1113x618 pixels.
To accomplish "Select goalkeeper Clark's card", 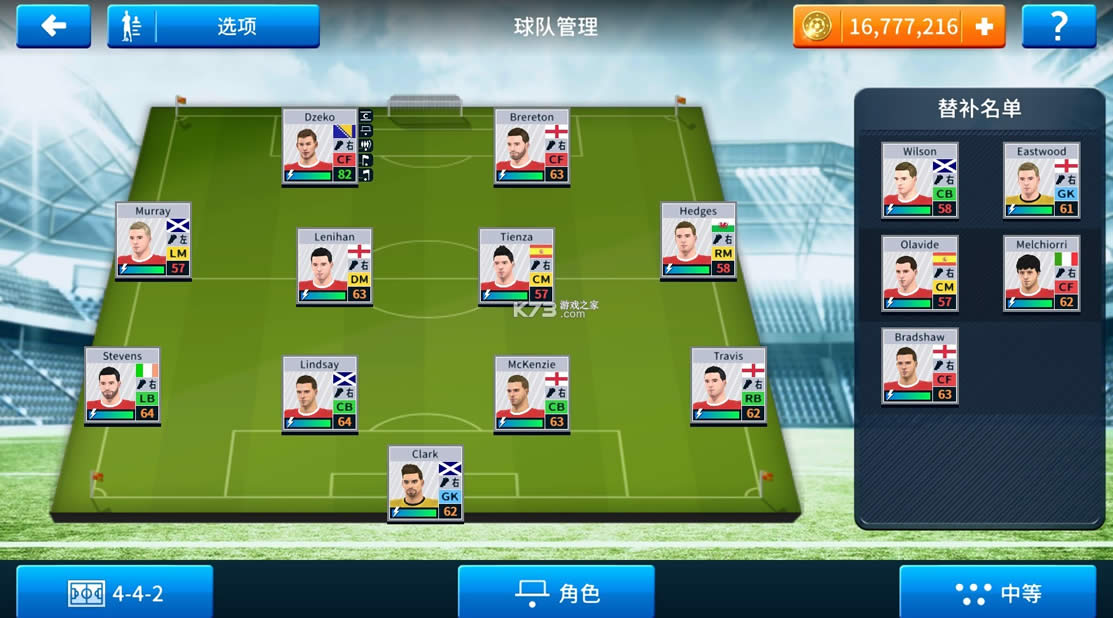I will (x=425, y=484).
